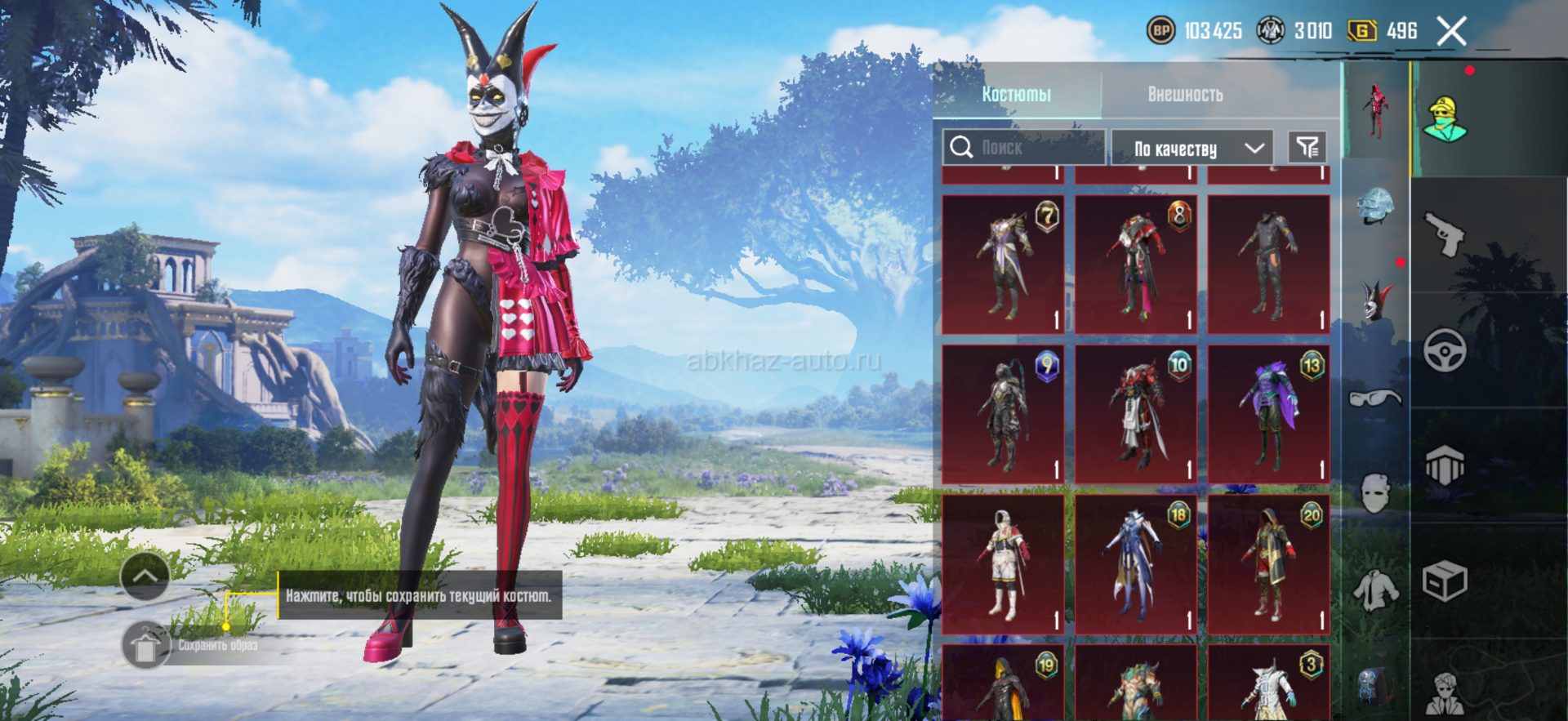Screen dimensions: 1568x721
Task: Select the costume with badge 7
Action: pyautogui.click(x=1004, y=264)
